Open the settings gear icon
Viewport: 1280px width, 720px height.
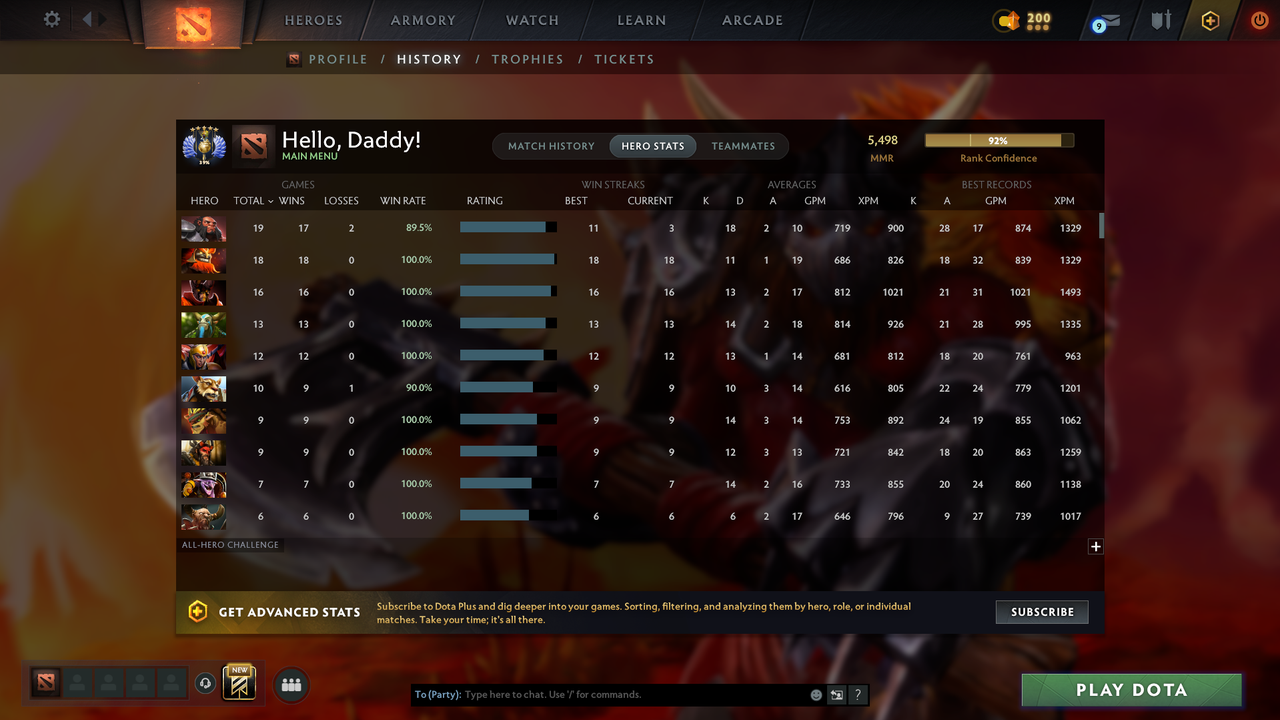(x=51, y=18)
